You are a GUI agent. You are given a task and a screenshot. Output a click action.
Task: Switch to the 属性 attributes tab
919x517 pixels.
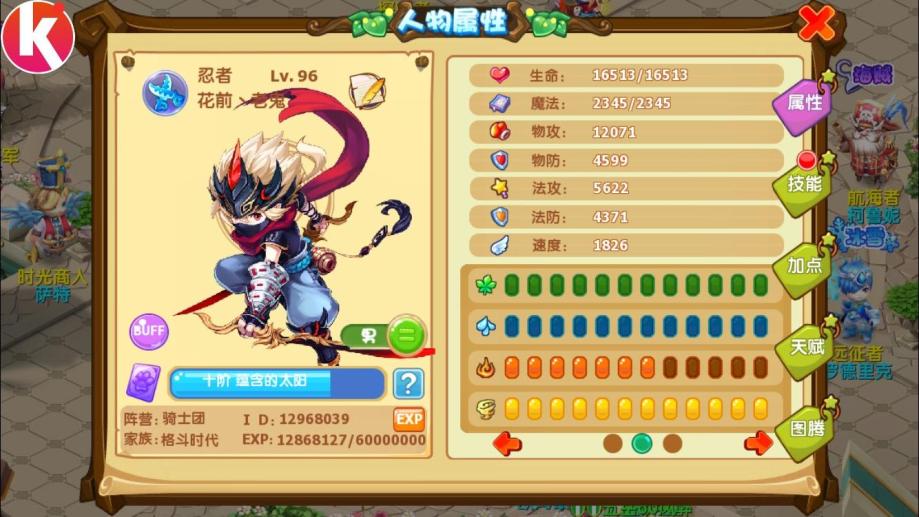(x=803, y=103)
